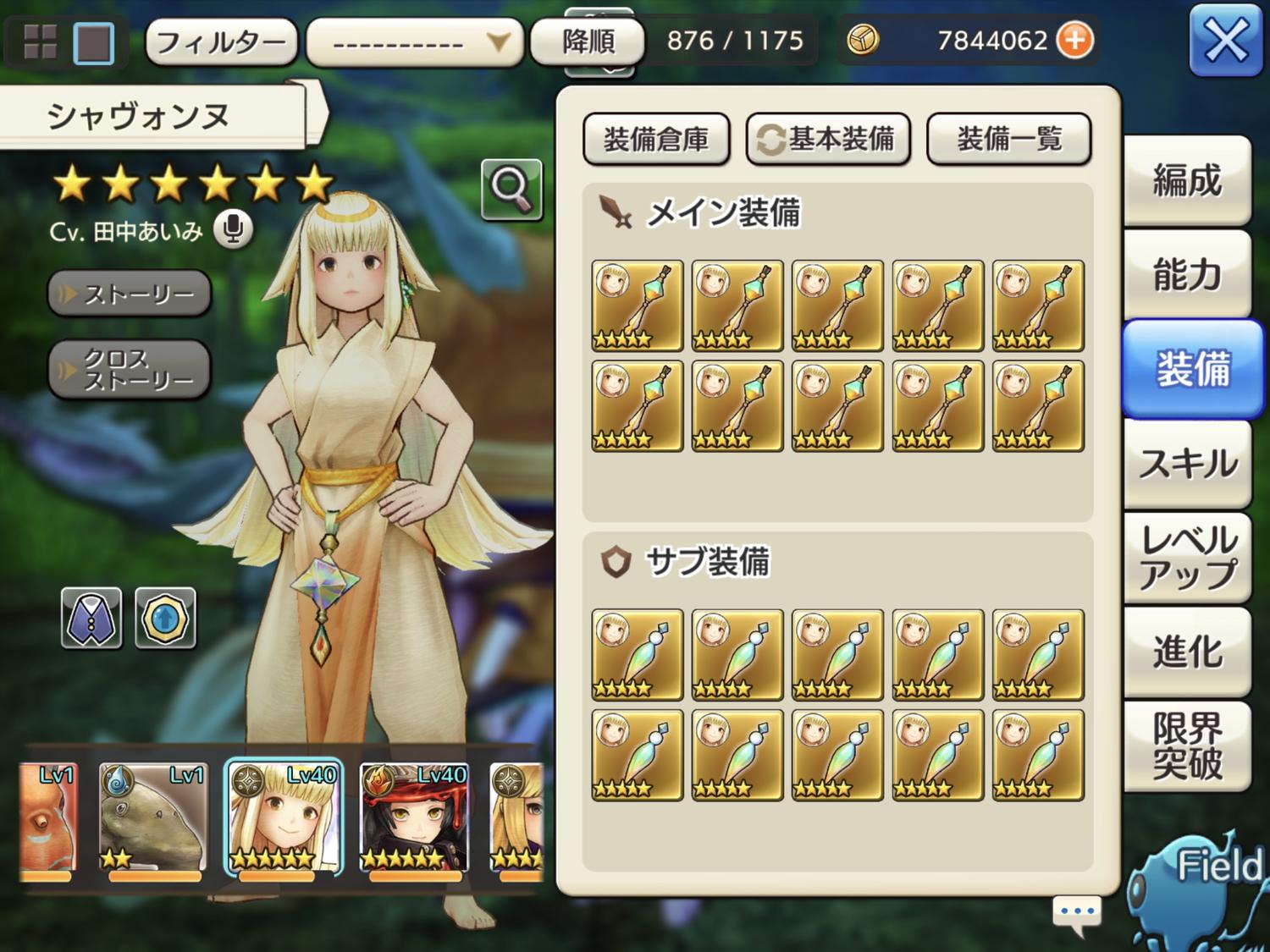The width and height of the screenshot is (1270, 952).
Task: Reset to 基本装備 default equipment
Action: point(828,139)
